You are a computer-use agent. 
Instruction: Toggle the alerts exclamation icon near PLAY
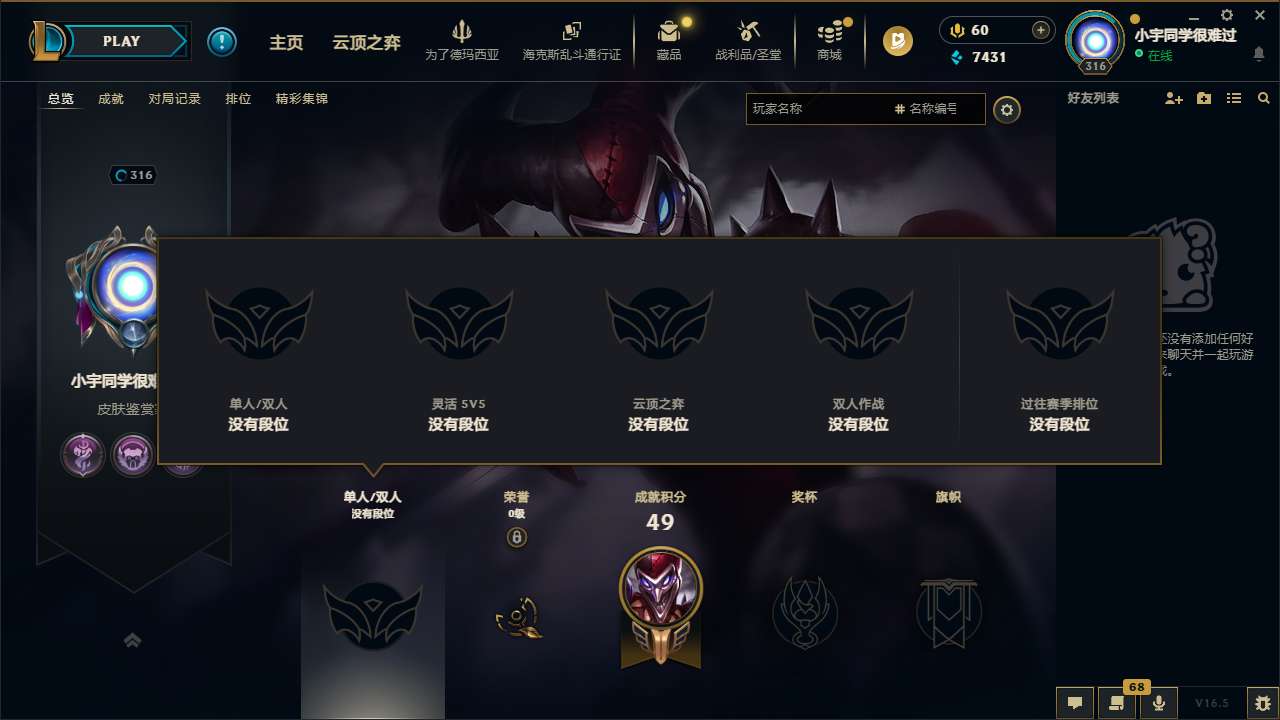coord(222,41)
